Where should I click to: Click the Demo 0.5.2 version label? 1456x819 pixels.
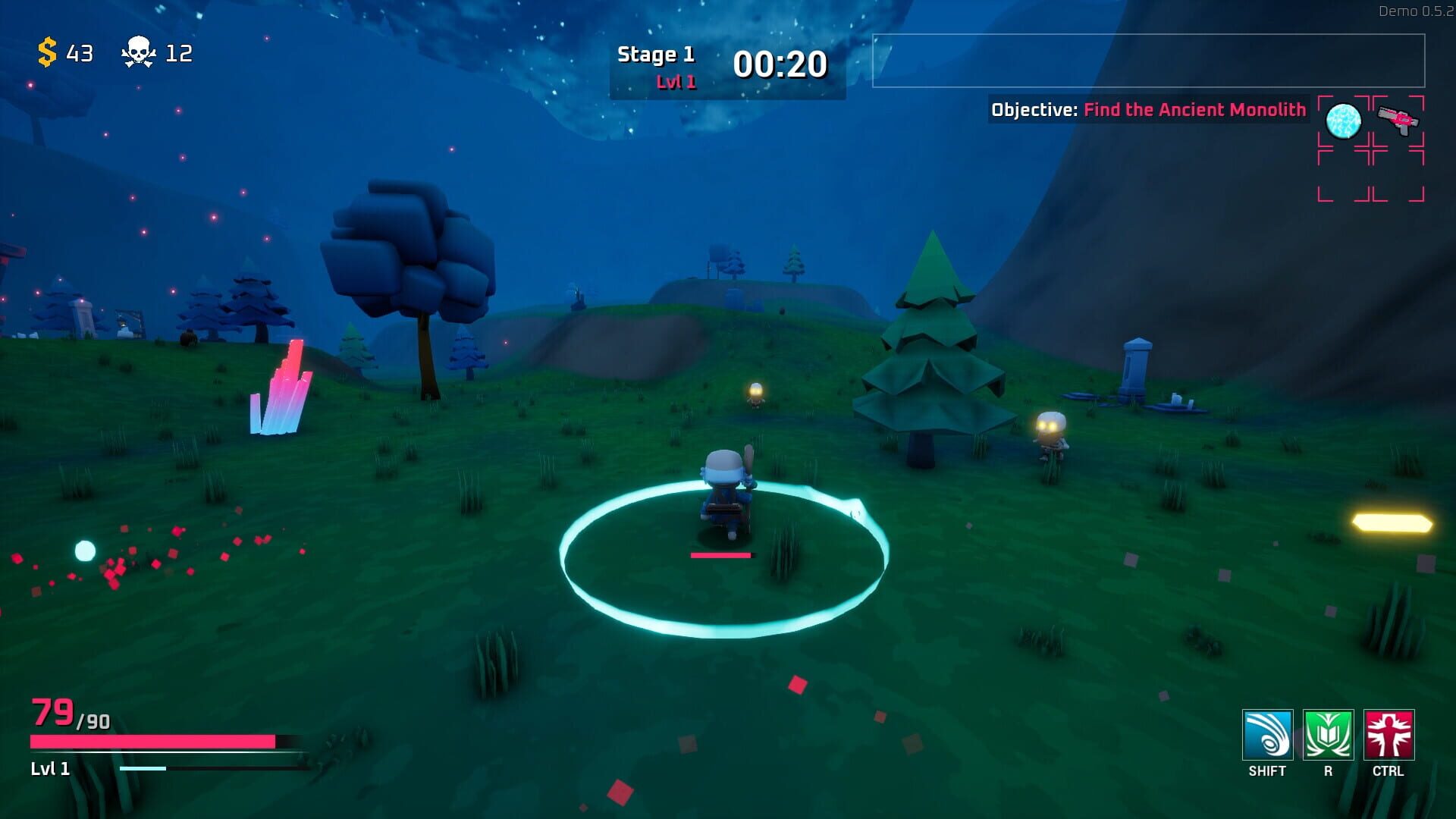point(1414,11)
